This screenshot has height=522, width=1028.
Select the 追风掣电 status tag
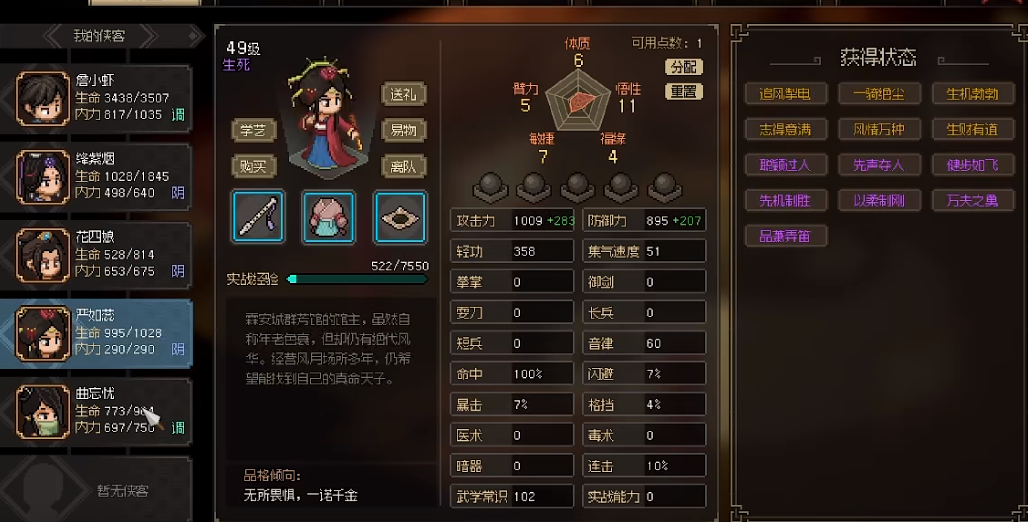tap(778, 94)
